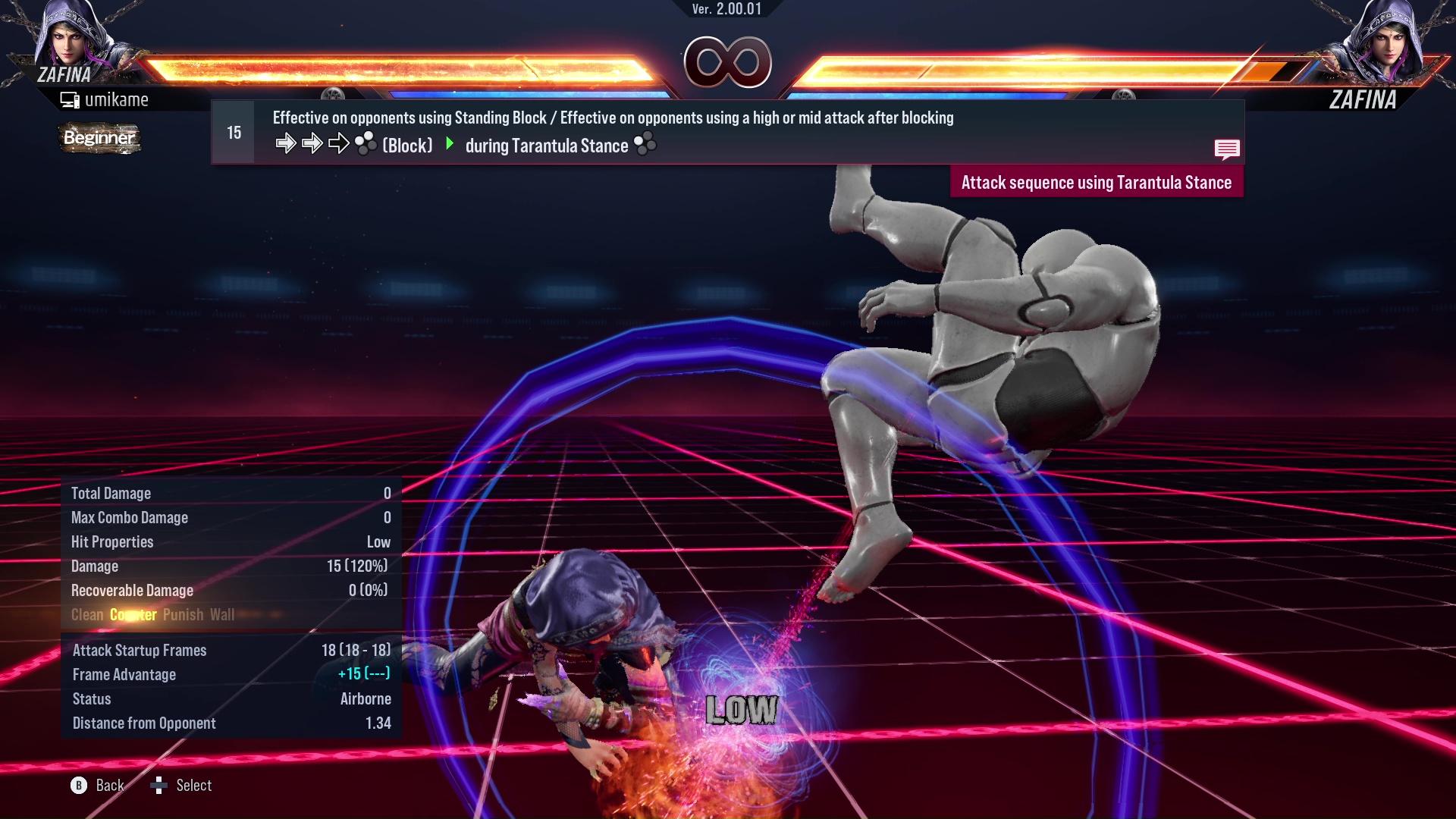Click the infinity round-timer symbol
Image resolution: width=1456 pixels, height=819 pixels.
pyautogui.click(x=727, y=62)
